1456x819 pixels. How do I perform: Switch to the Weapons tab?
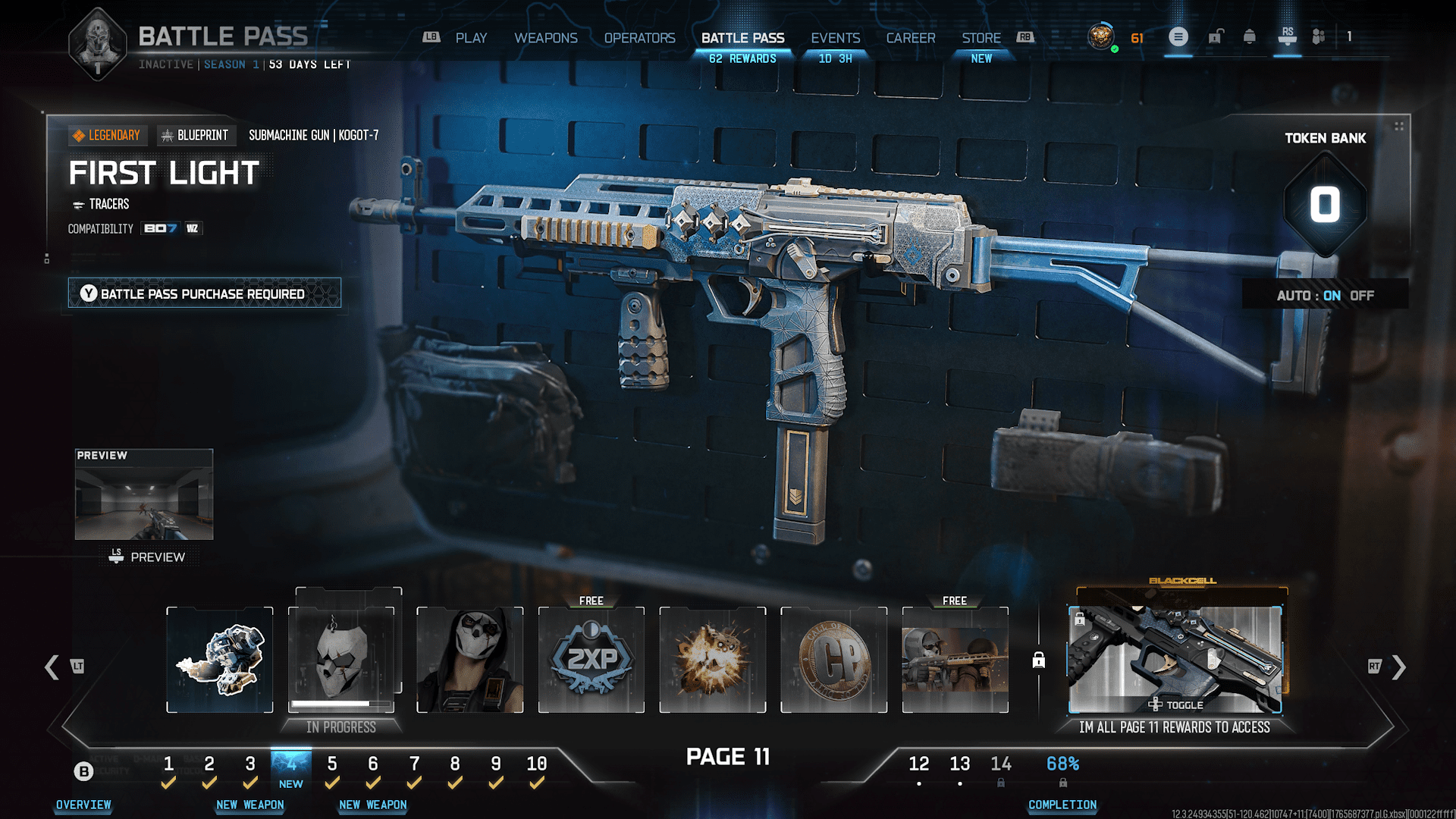pos(545,38)
